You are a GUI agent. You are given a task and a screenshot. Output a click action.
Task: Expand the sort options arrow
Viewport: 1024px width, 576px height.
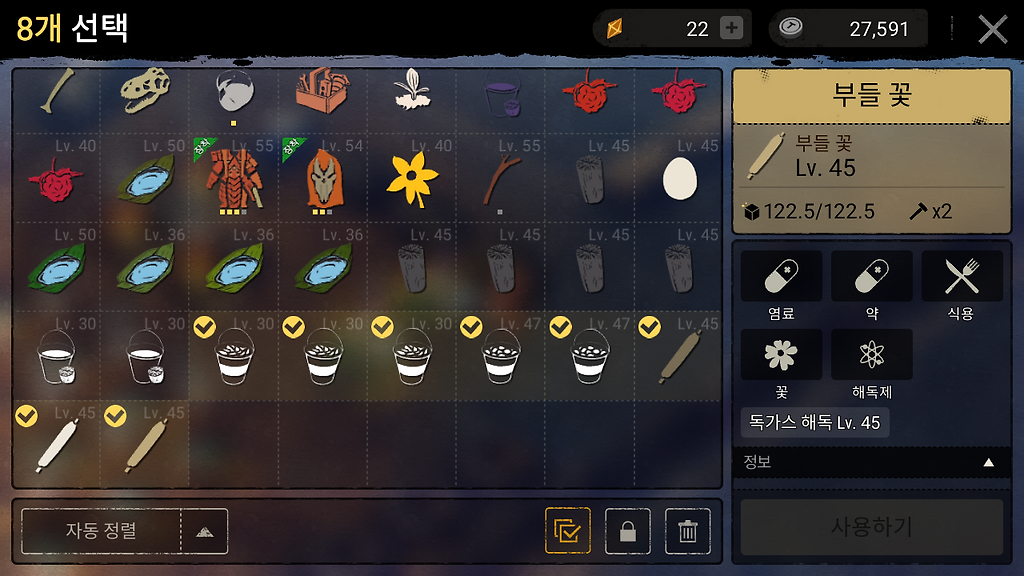coord(204,531)
